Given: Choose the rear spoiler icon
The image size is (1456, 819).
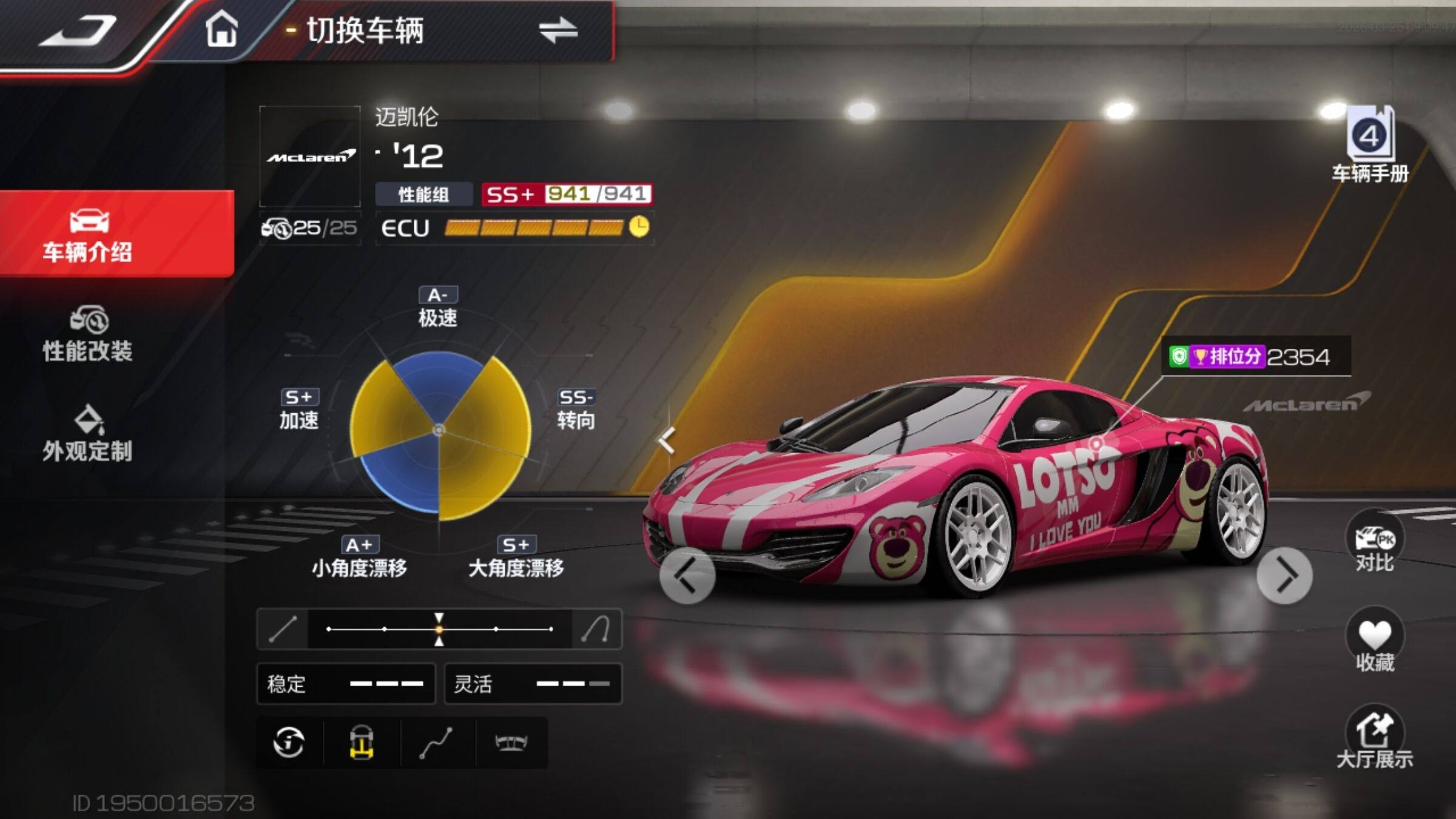Looking at the screenshot, I should [511, 743].
